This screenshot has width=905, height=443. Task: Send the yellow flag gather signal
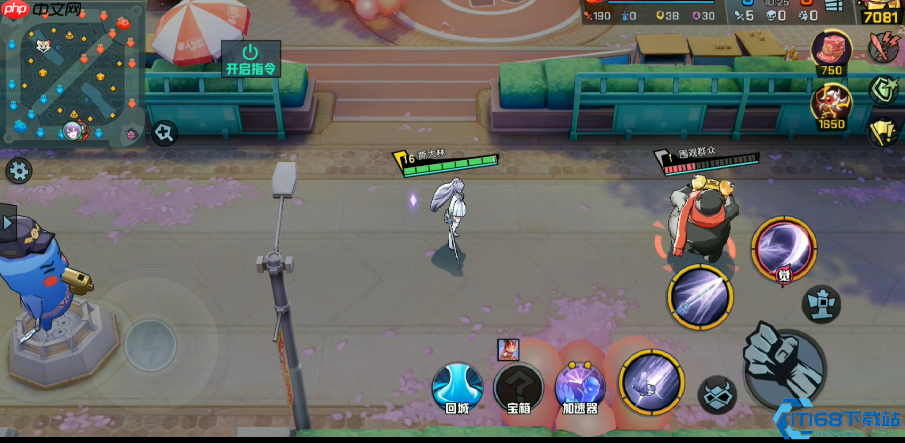click(883, 131)
